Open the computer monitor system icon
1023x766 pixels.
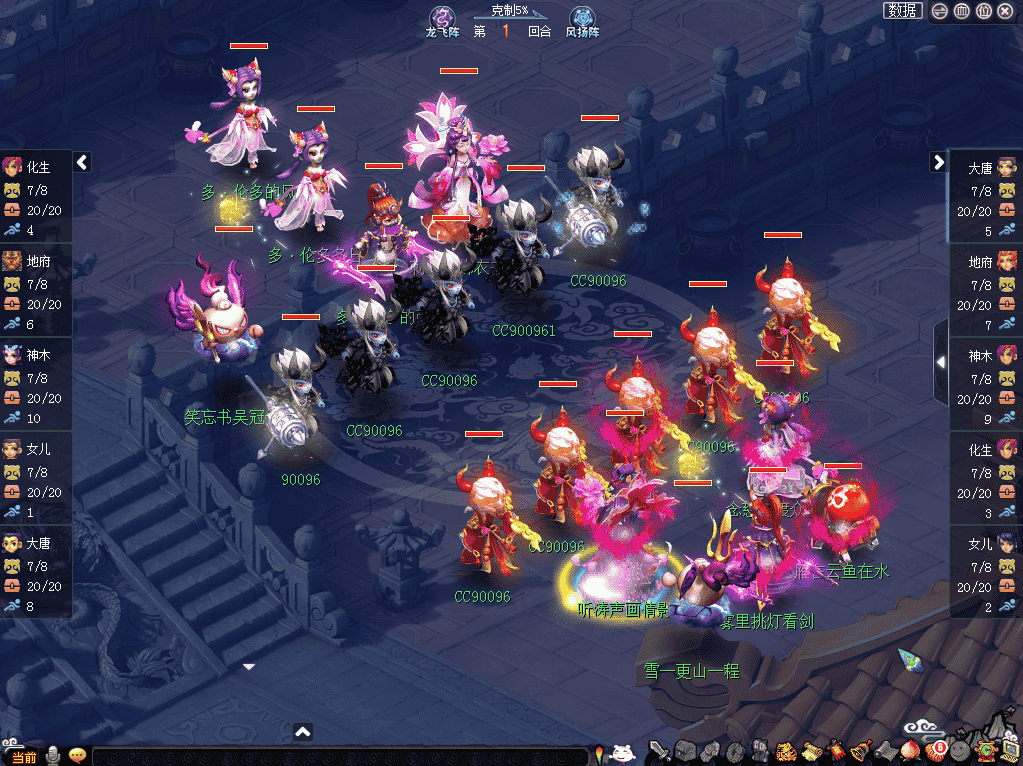tap(1012, 750)
